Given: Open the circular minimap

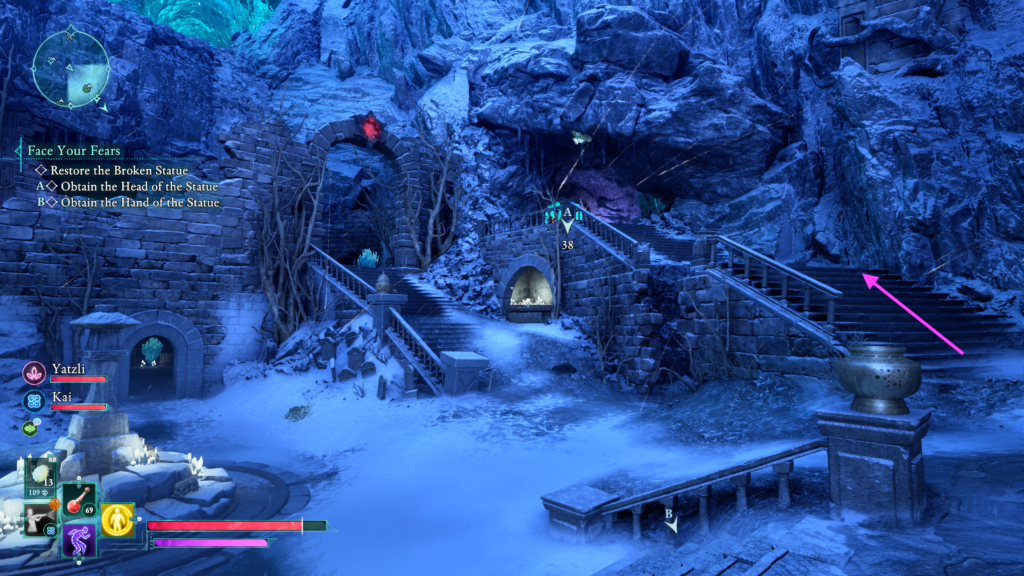Looking at the screenshot, I should (x=69, y=67).
